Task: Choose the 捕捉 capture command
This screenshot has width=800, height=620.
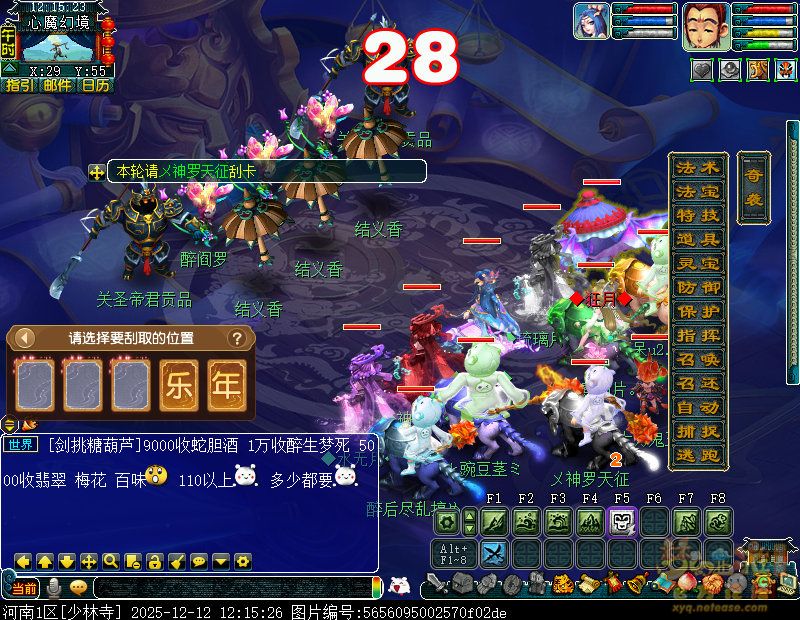Action: pyautogui.click(x=698, y=432)
